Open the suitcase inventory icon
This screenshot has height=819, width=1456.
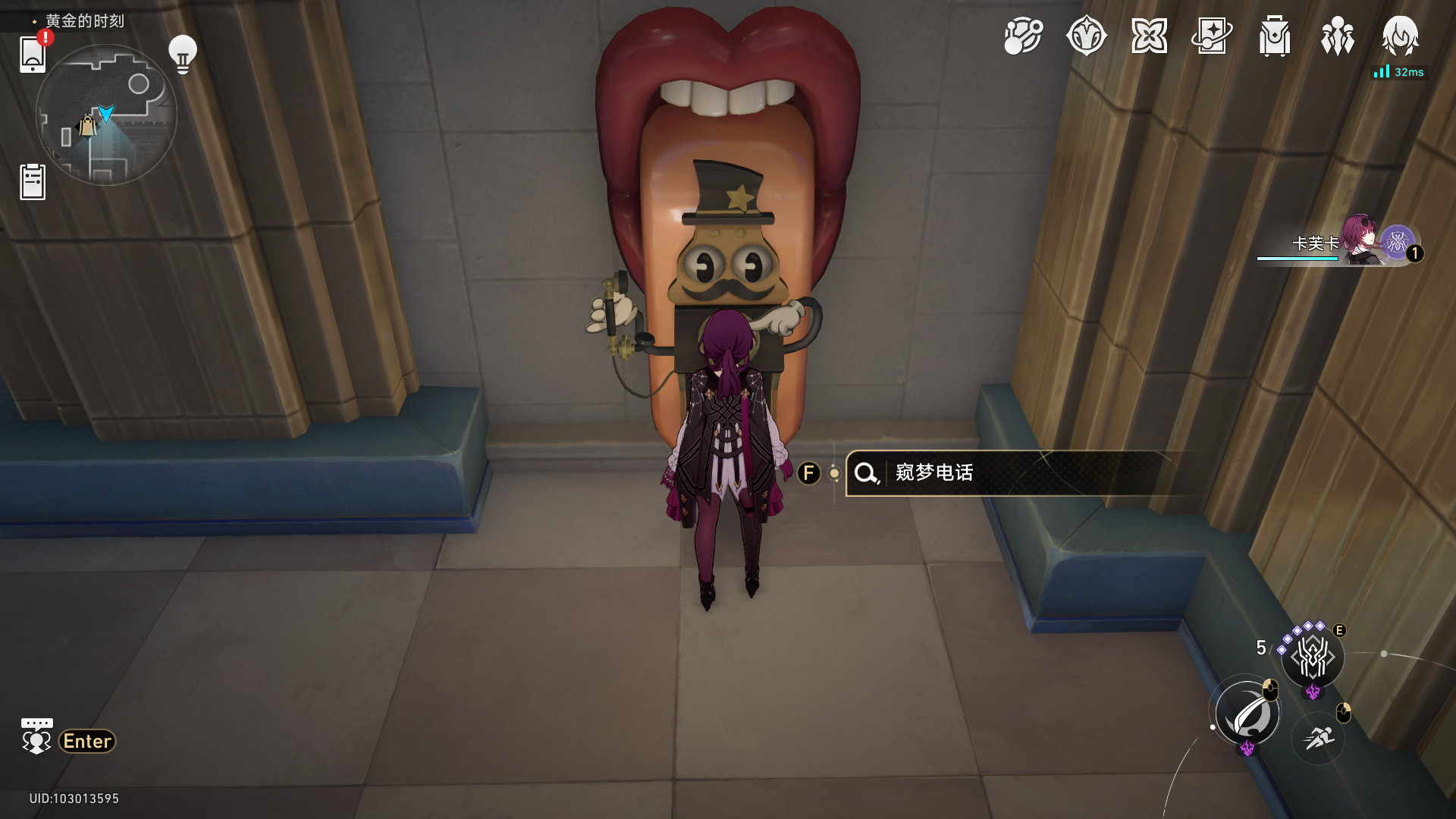[x=1275, y=36]
